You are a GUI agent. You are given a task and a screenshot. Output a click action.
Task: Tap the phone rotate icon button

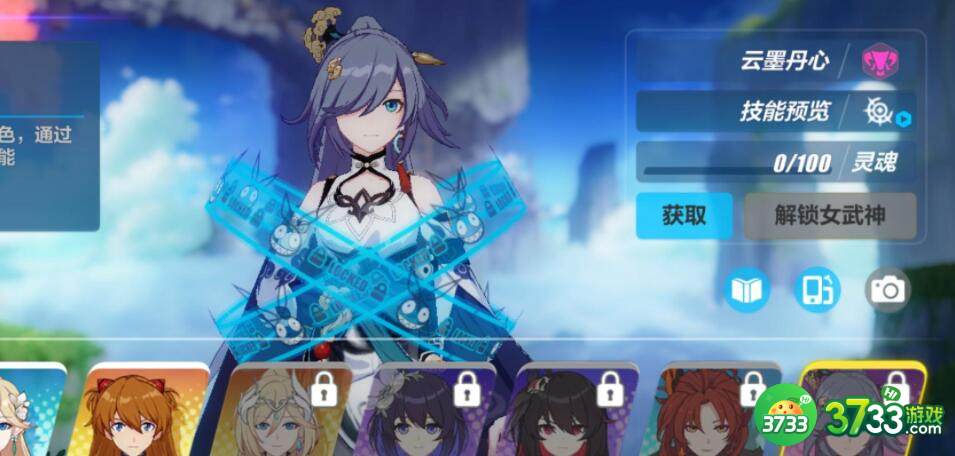pyautogui.click(x=816, y=290)
